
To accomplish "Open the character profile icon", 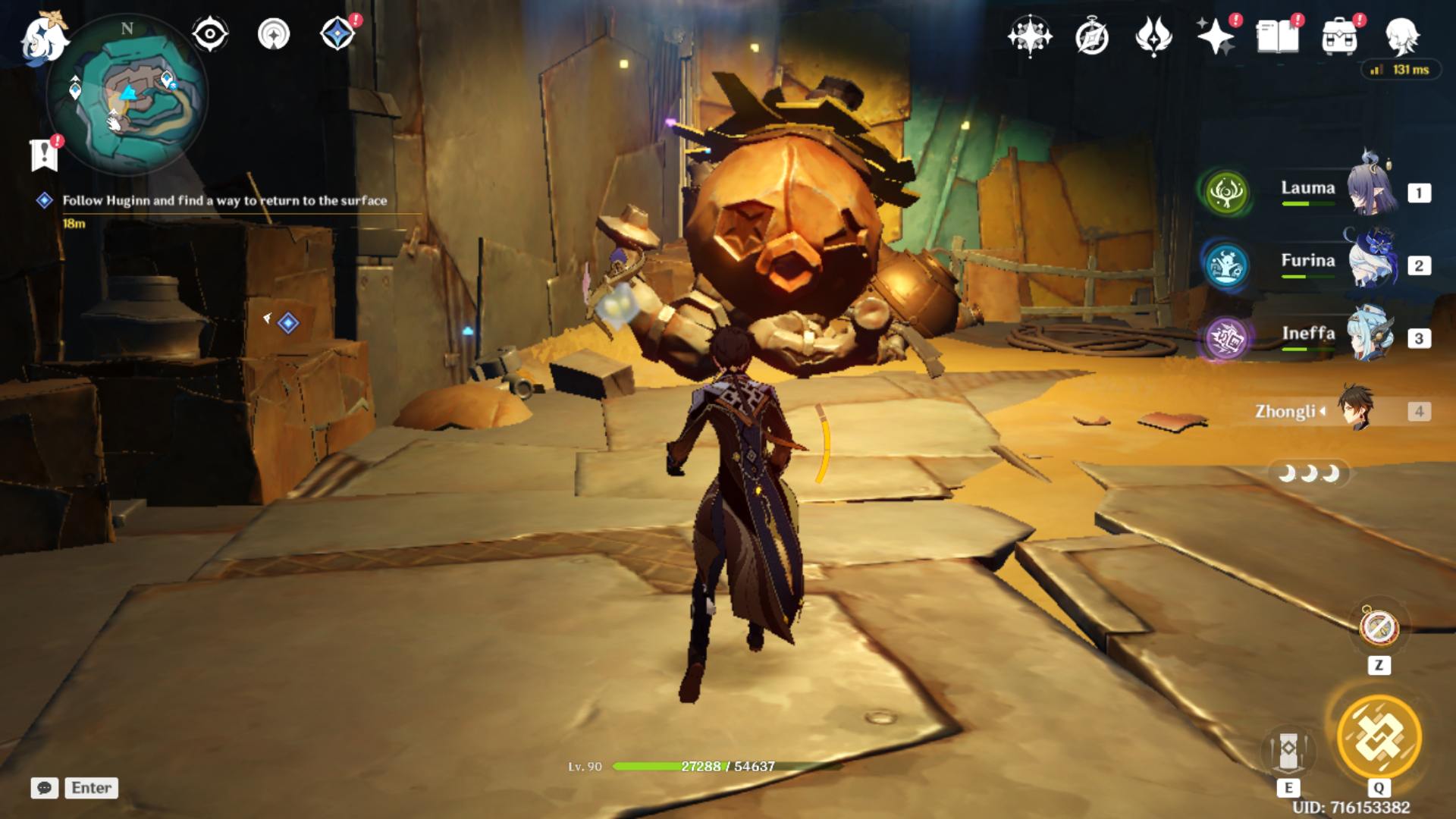I will click(x=1401, y=36).
